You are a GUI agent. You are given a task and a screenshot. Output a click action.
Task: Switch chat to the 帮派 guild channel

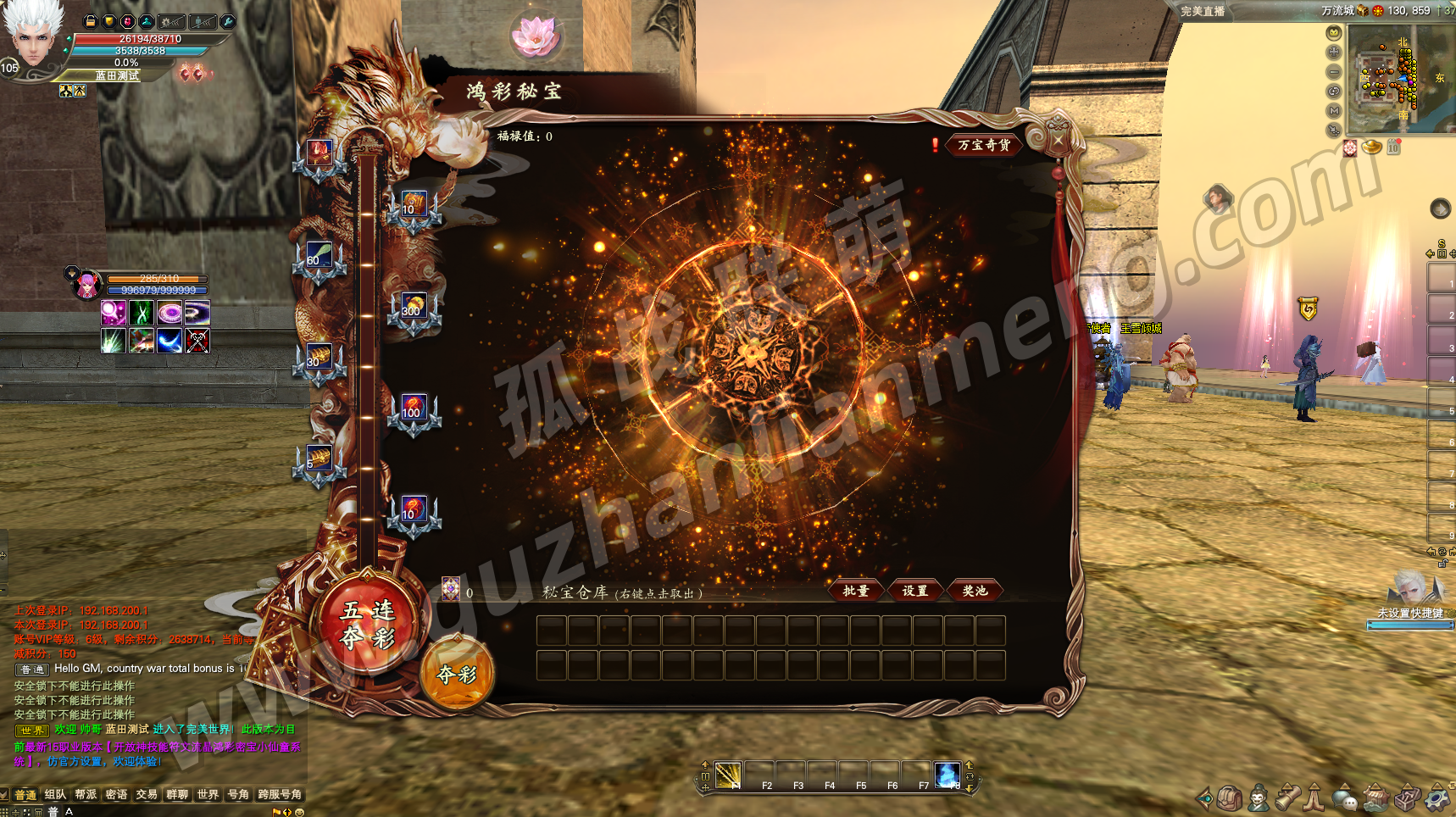click(x=86, y=794)
